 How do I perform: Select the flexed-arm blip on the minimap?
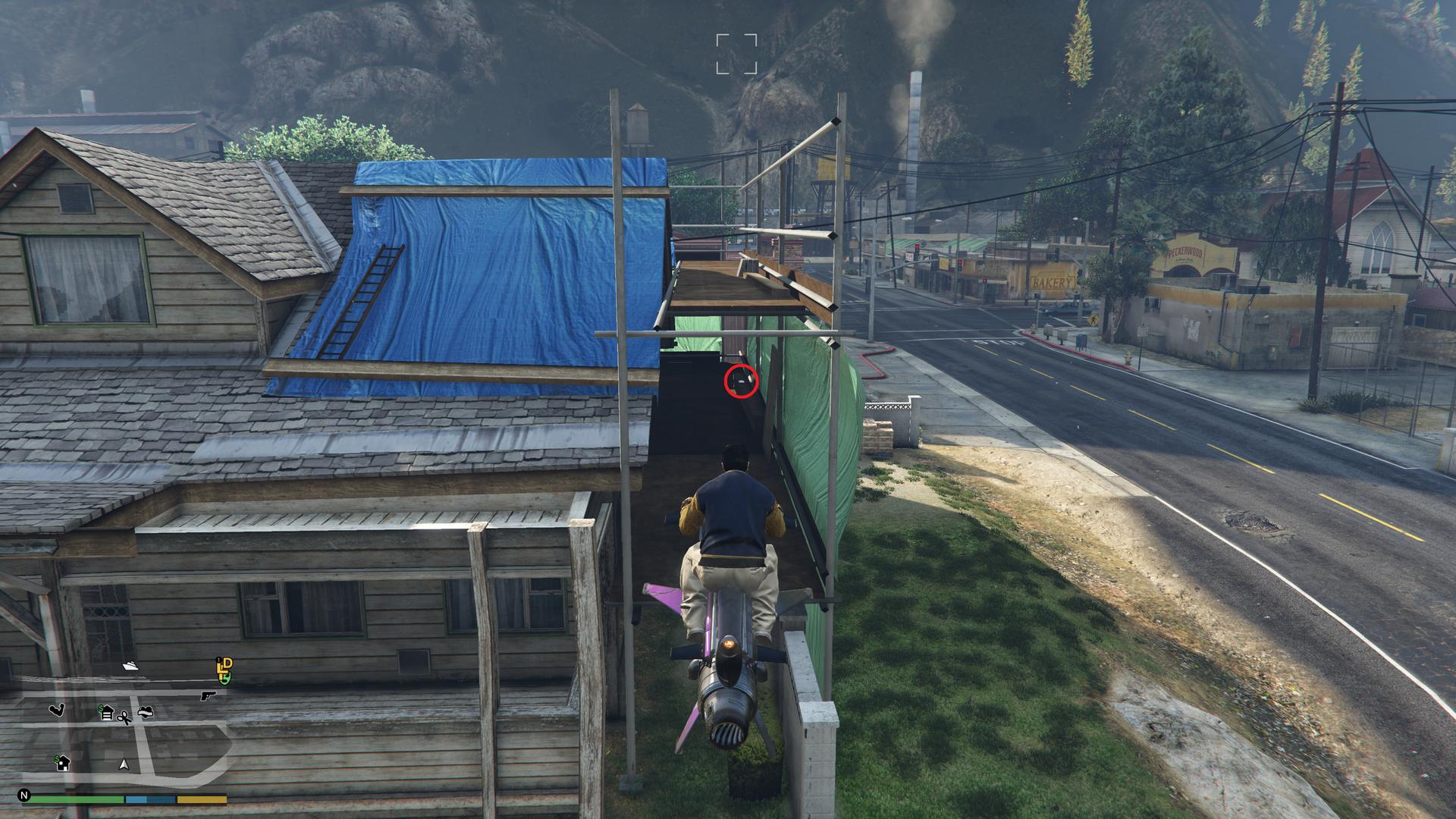pyautogui.click(x=57, y=710)
